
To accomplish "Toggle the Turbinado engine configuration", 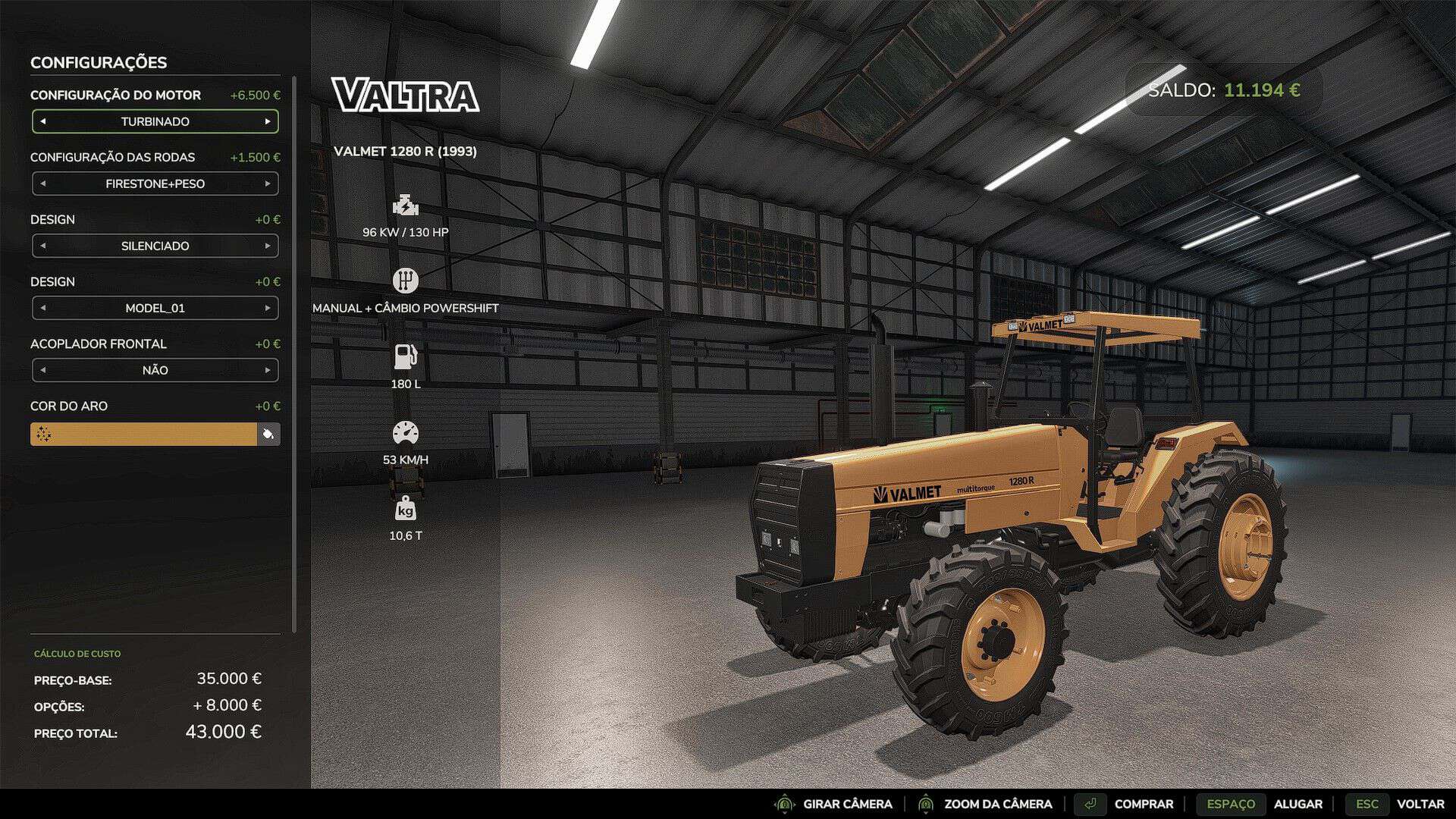I will coord(155,121).
